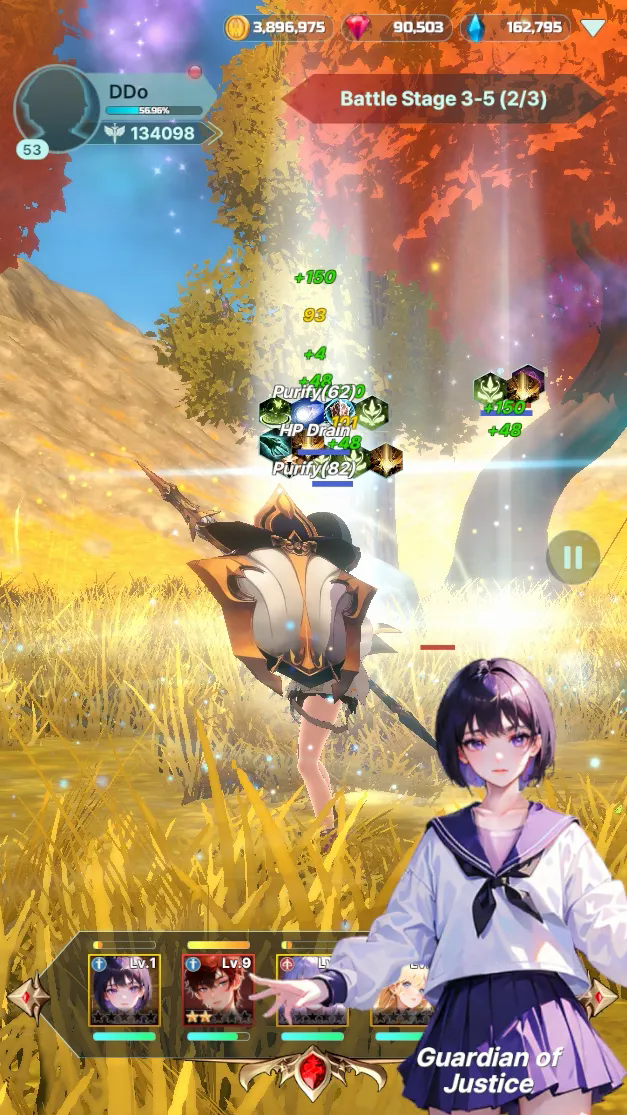The width and height of the screenshot is (627, 1115).
Task: Click the gold coin currency icon
Action: coord(237,27)
